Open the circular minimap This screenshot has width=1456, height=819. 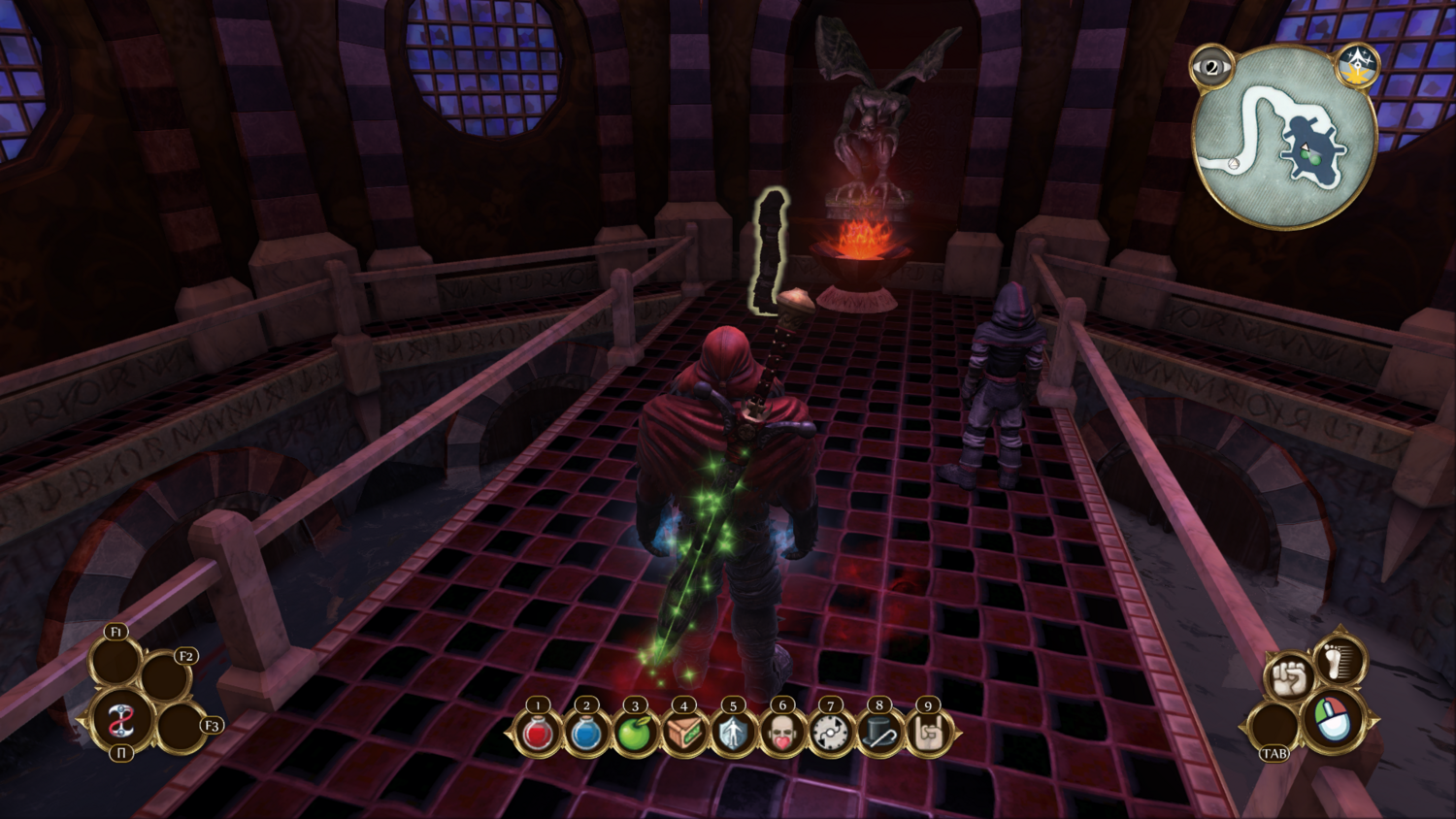1283,136
